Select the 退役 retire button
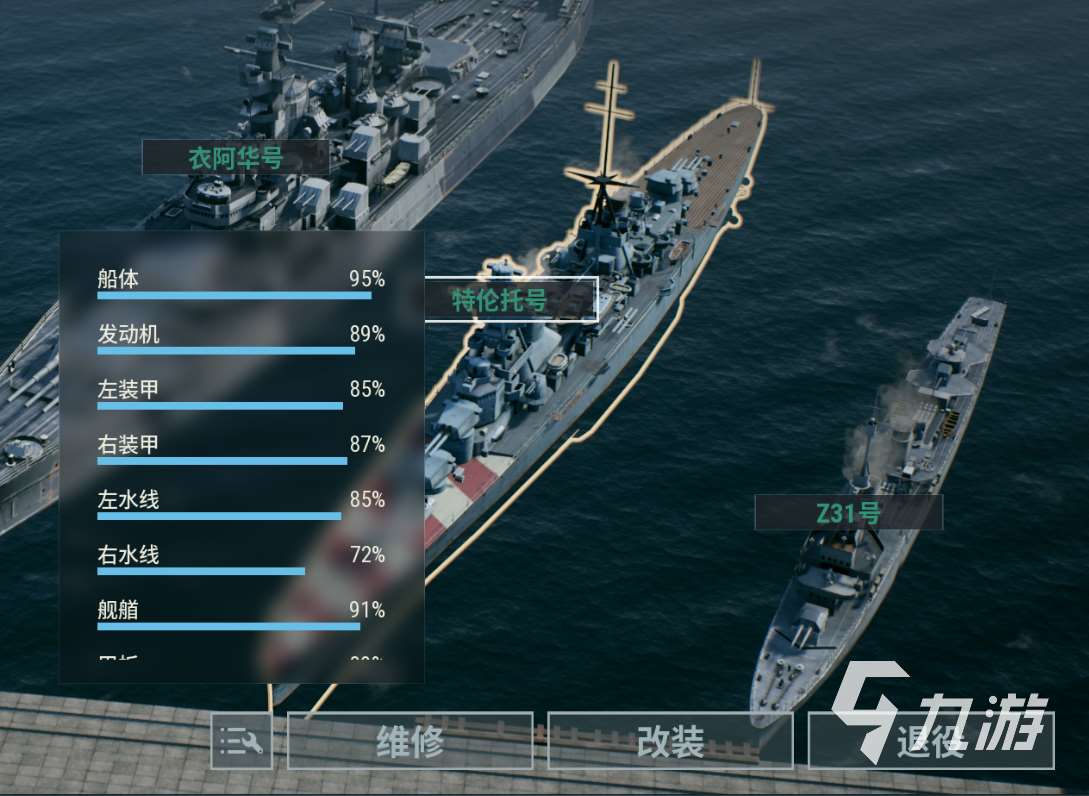Image resolution: width=1089 pixels, height=796 pixels. pos(930,741)
